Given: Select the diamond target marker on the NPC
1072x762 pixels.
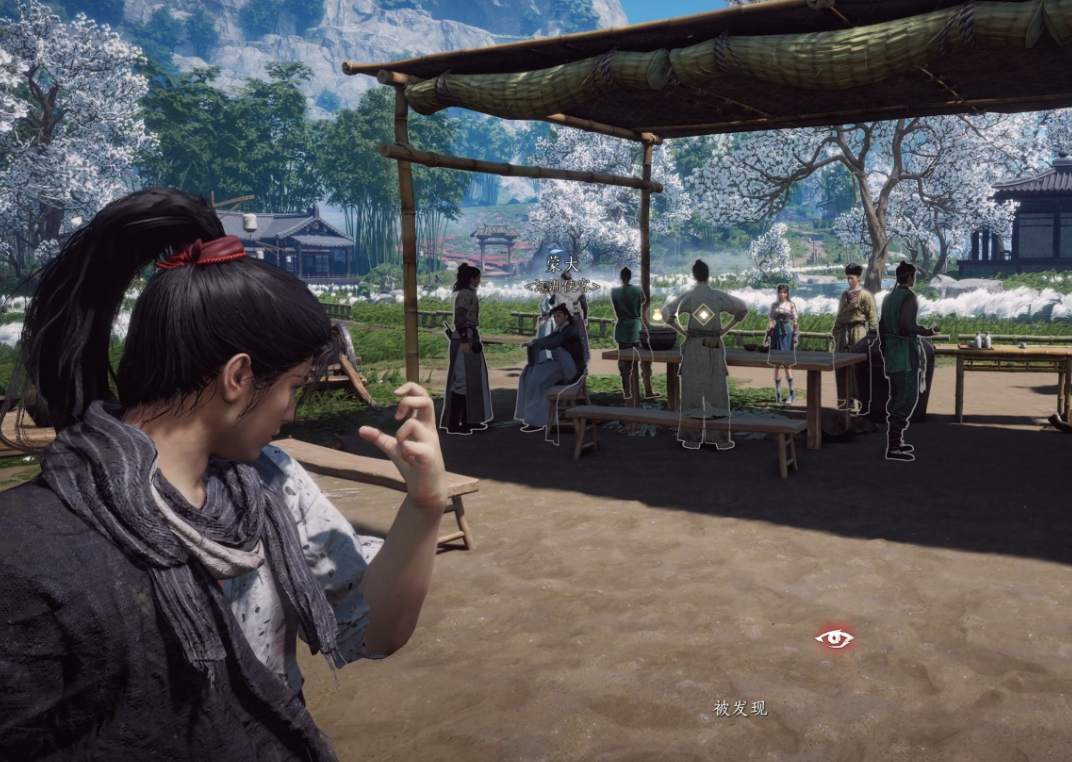Looking at the screenshot, I should coord(704,314).
